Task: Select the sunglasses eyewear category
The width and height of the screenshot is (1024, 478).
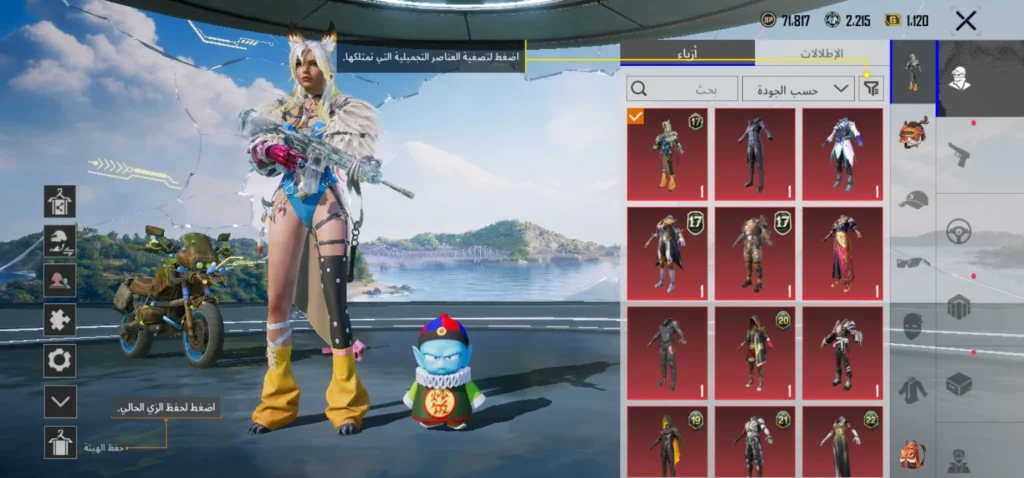Action: (x=913, y=262)
